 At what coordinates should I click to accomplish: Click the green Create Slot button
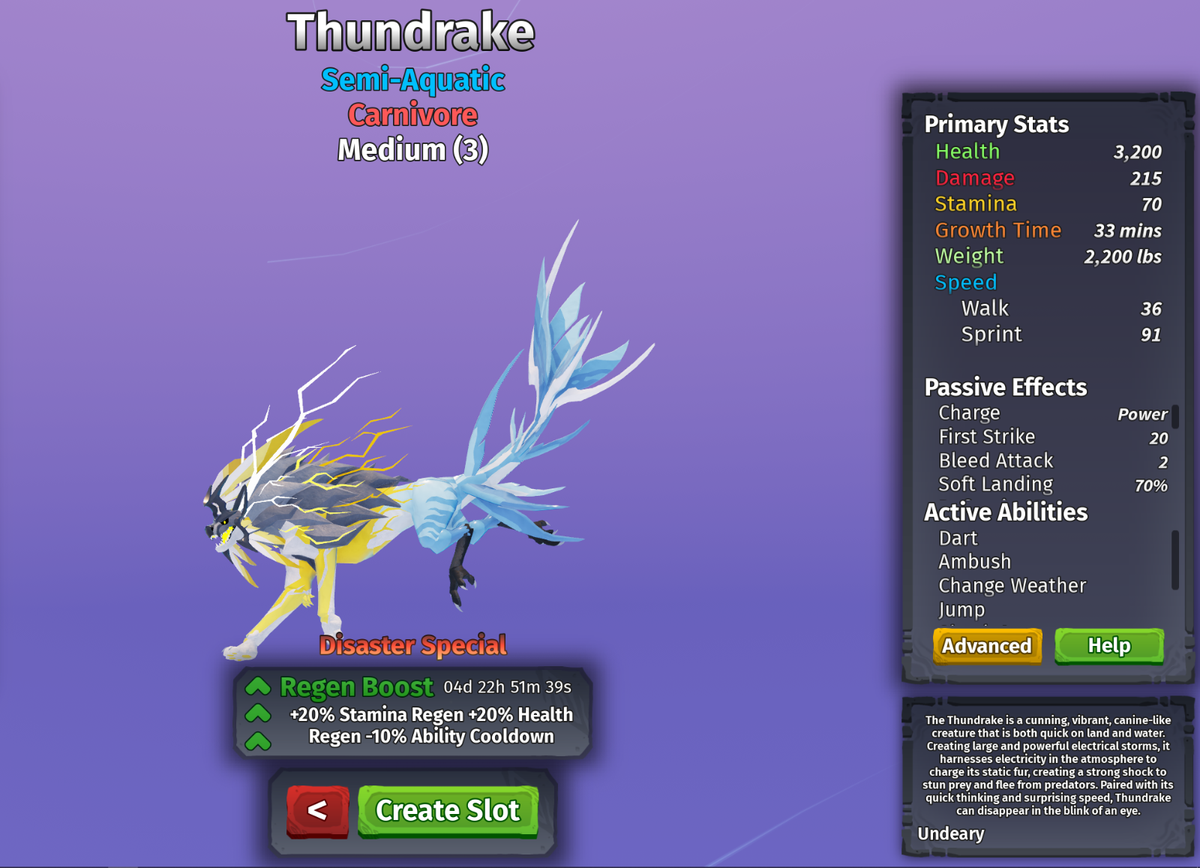pyautogui.click(x=447, y=810)
